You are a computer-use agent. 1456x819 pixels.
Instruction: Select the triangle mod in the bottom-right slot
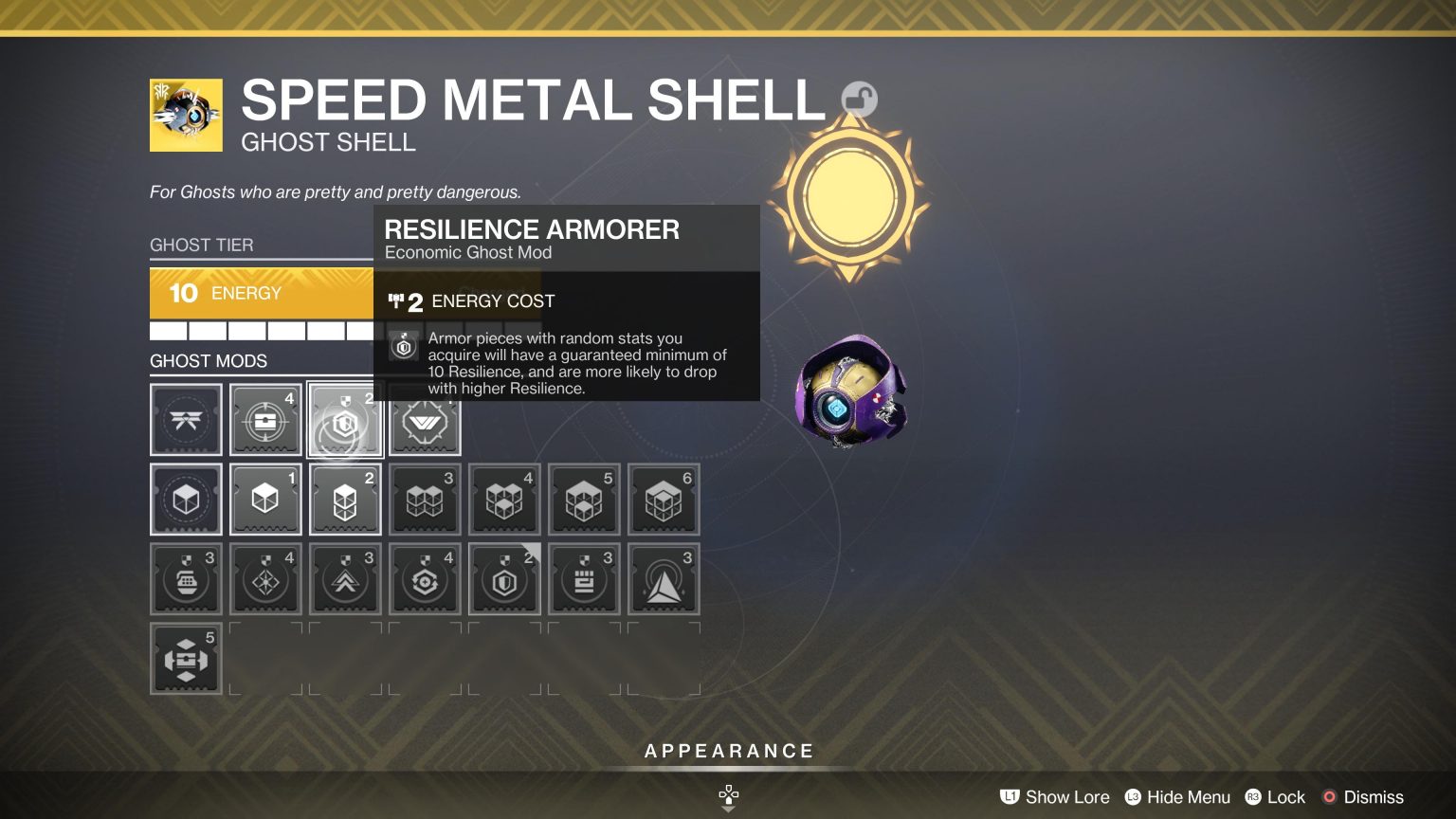(664, 579)
